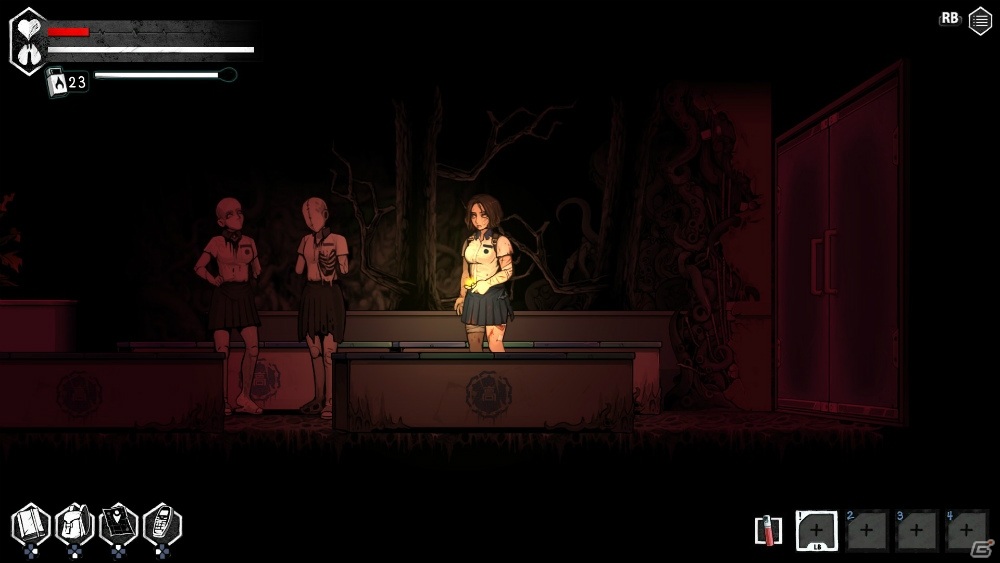Open the journal book icon

pyautogui.click(x=31, y=524)
